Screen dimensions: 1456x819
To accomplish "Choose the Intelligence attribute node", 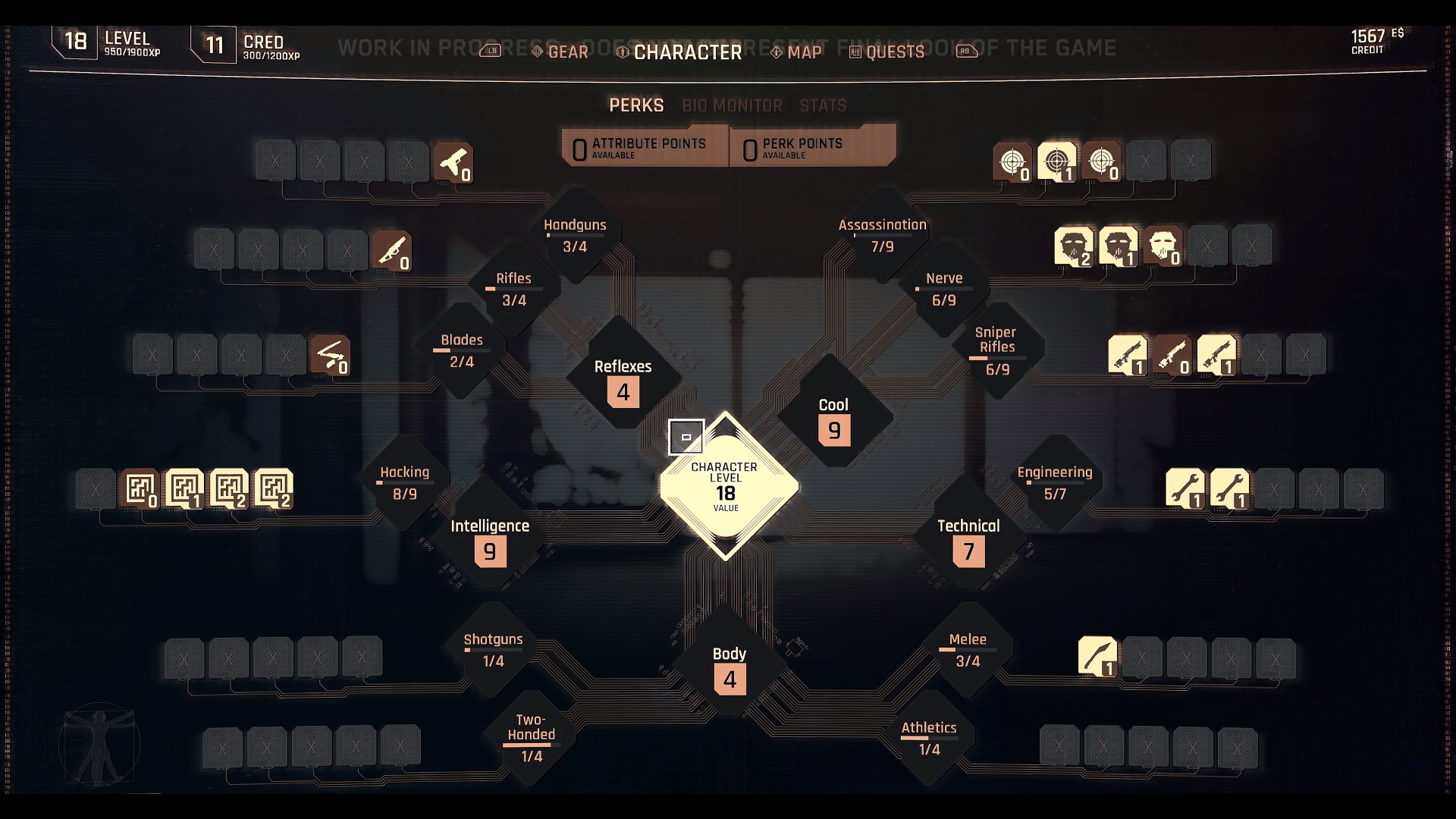I will point(490,539).
